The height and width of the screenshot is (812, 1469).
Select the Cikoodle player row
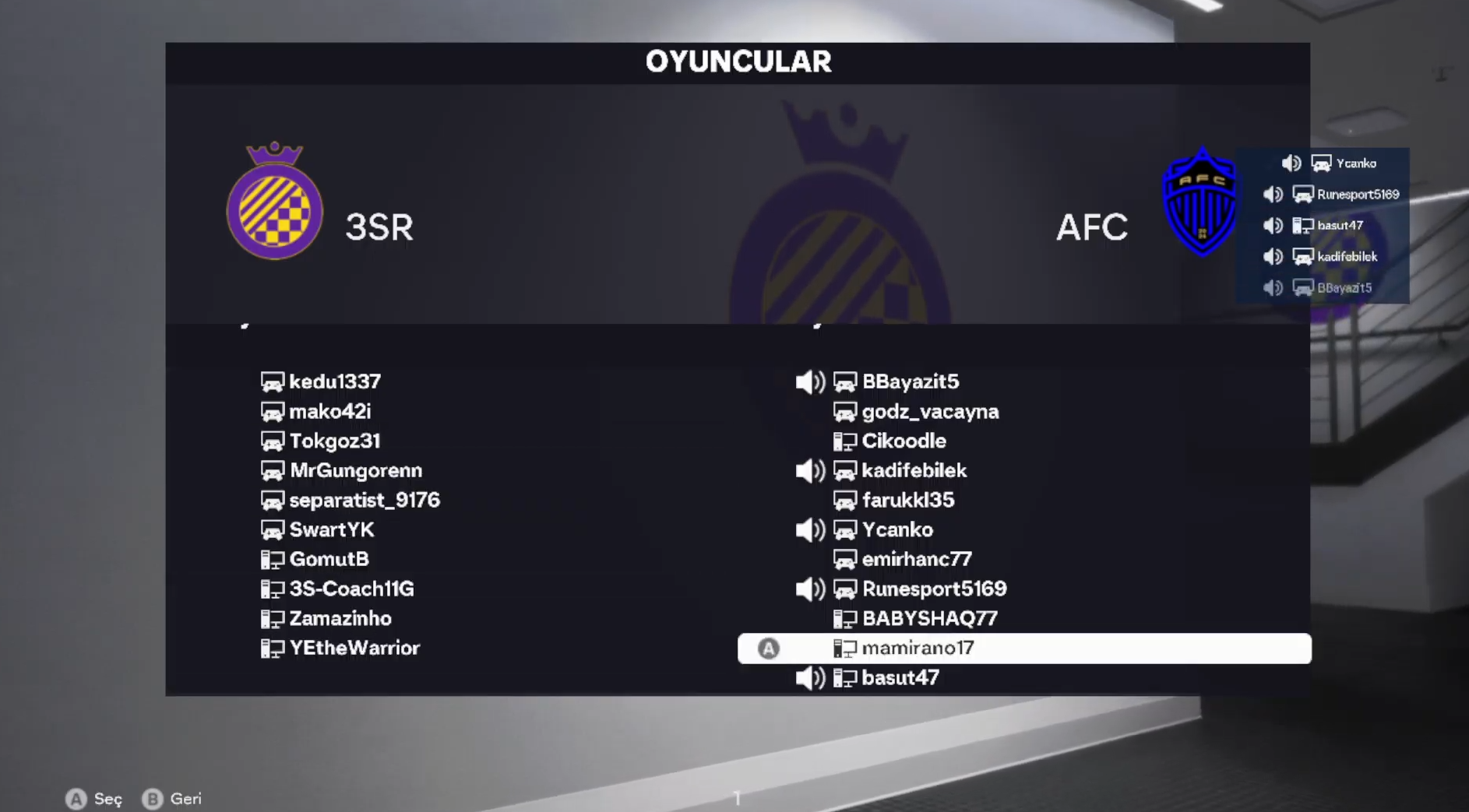click(904, 441)
